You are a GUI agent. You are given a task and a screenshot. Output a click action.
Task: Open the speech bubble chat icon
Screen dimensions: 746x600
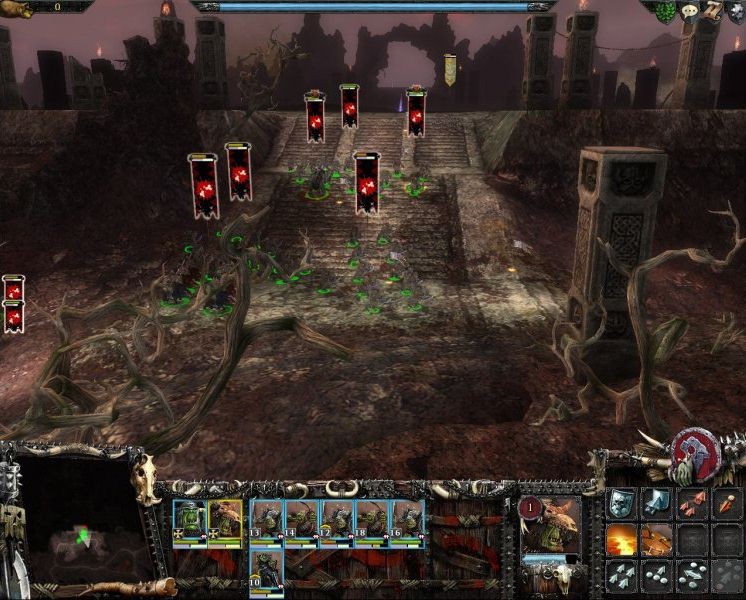(x=690, y=12)
